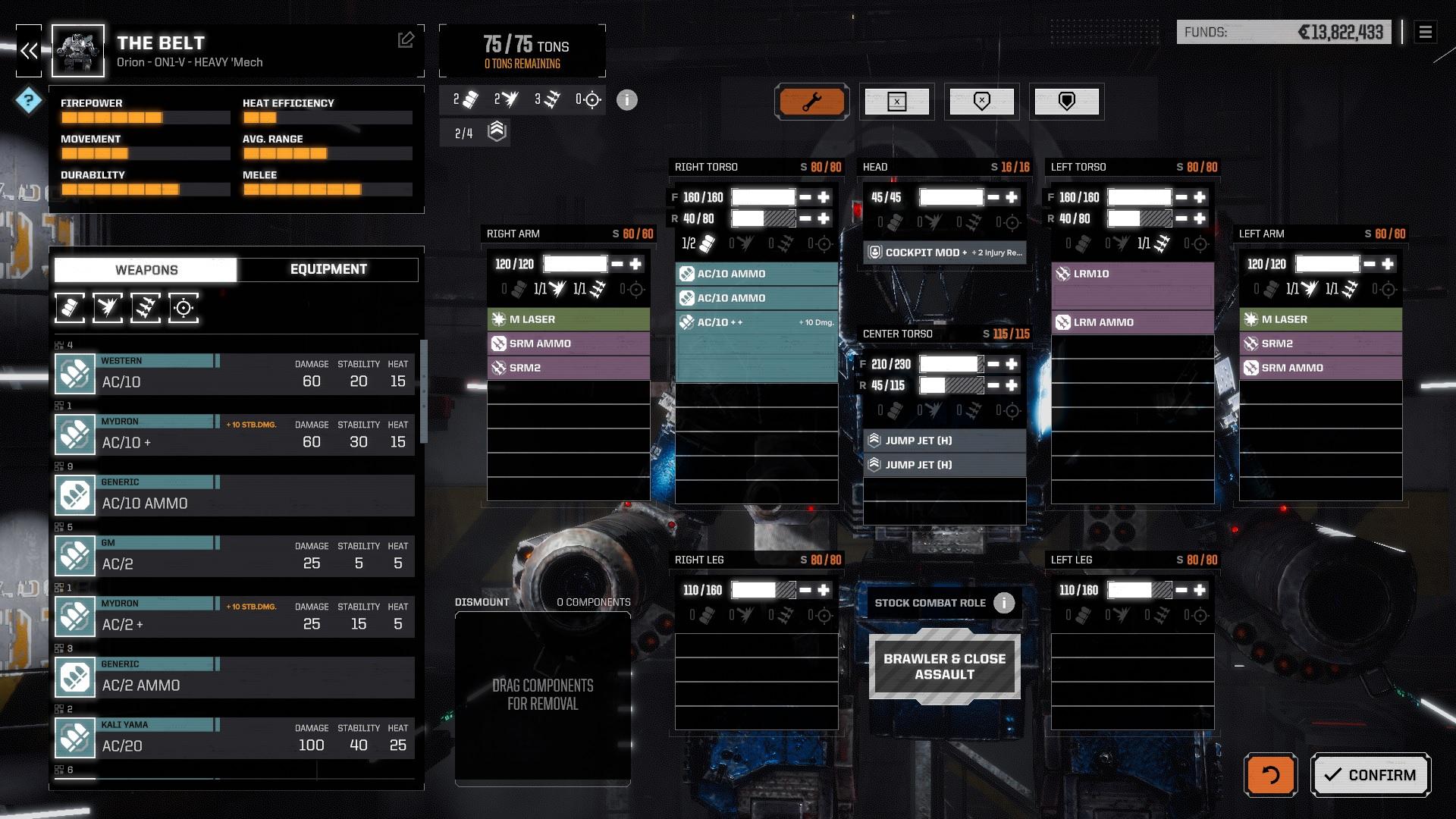Viewport: 1456px width, 819px height.
Task: Rename the mech with the edit icon
Action: [406, 40]
